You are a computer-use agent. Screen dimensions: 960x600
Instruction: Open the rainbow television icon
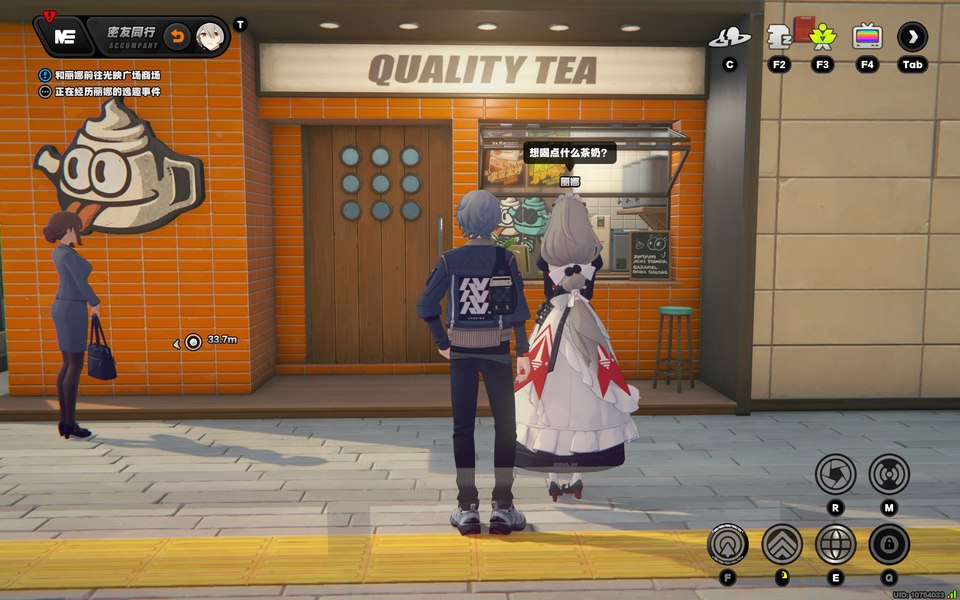[867, 38]
